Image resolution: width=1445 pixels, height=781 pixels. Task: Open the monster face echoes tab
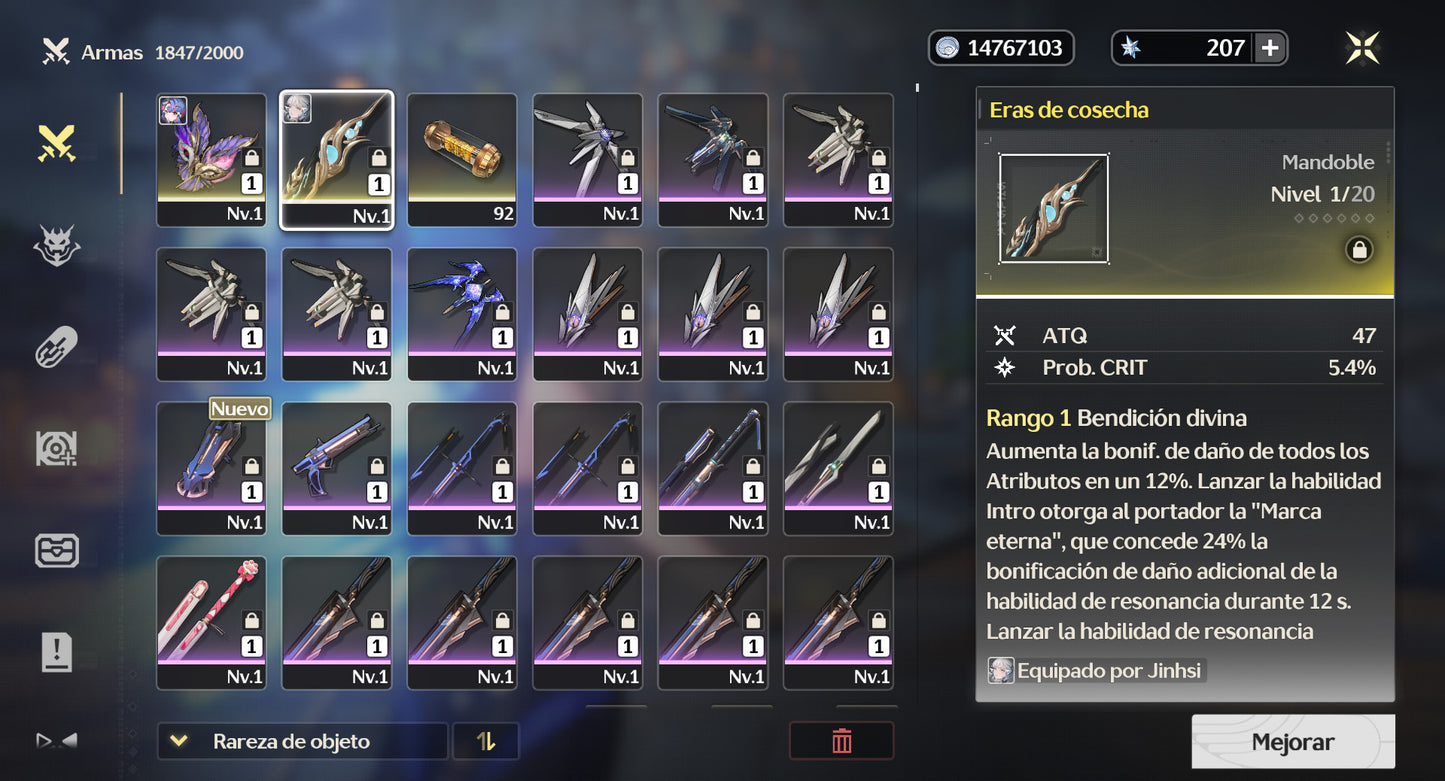57,245
